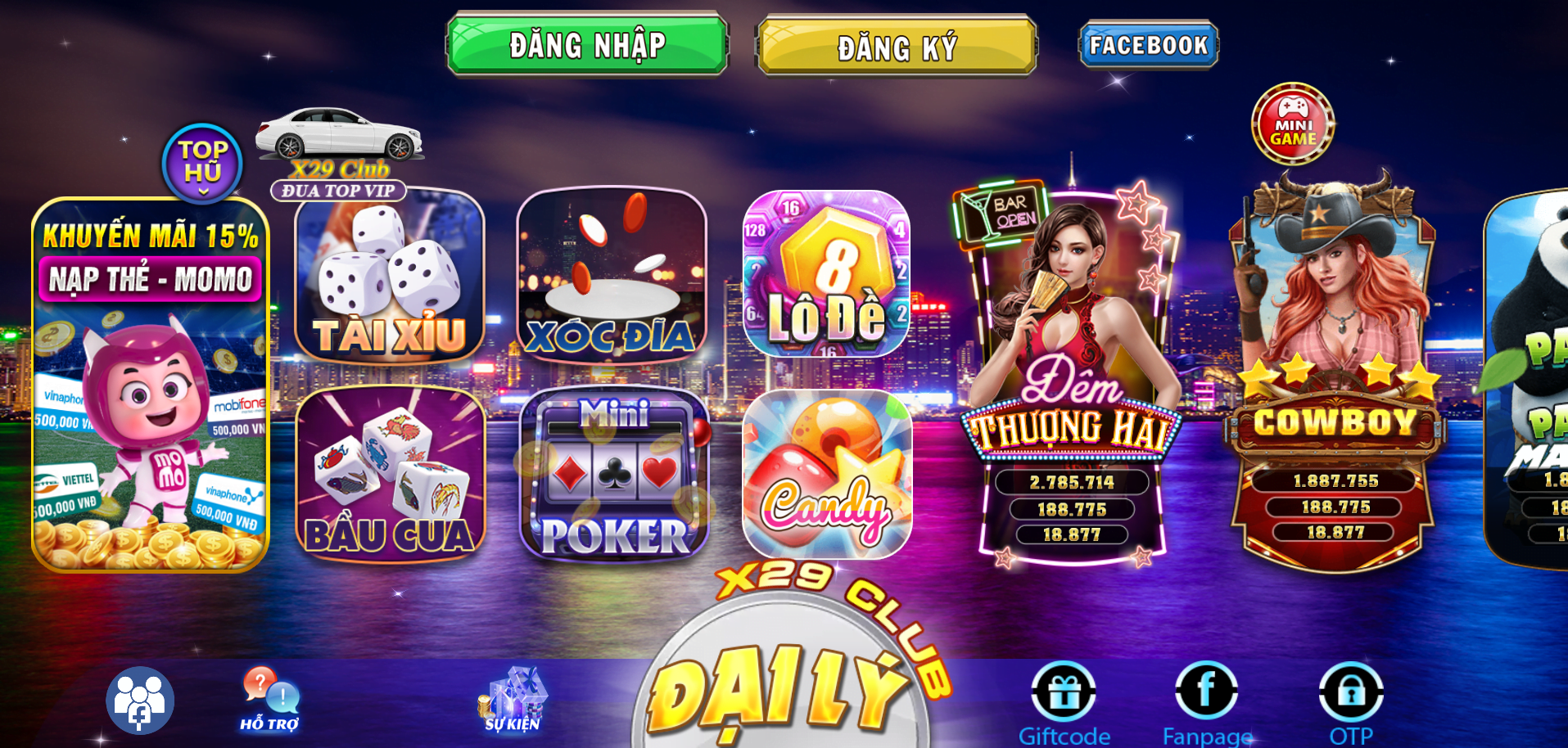Launch the Tài Xỉu dice game
The width and height of the screenshot is (1568, 748).
(x=390, y=277)
